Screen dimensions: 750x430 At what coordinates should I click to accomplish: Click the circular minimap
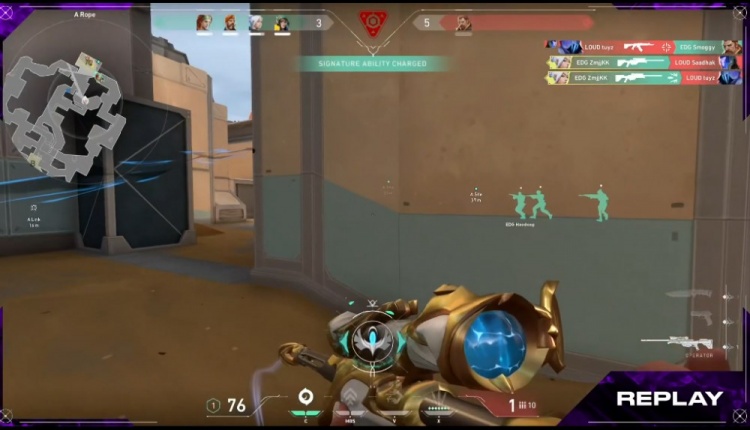pyautogui.click(x=67, y=112)
